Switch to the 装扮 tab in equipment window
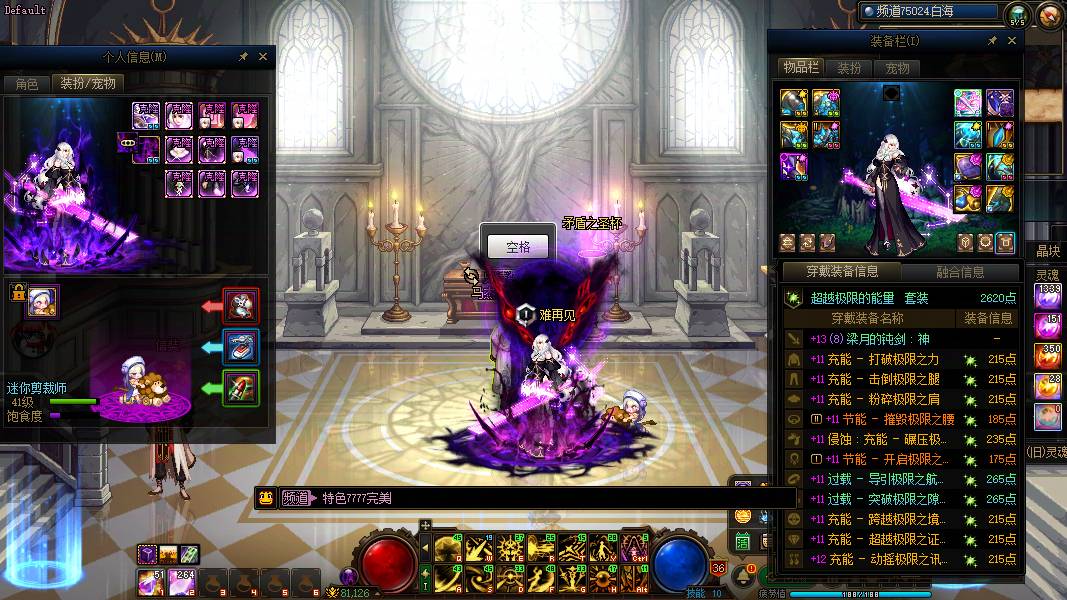This screenshot has width=1067, height=600. pyautogui.click(x=849, y=68)
